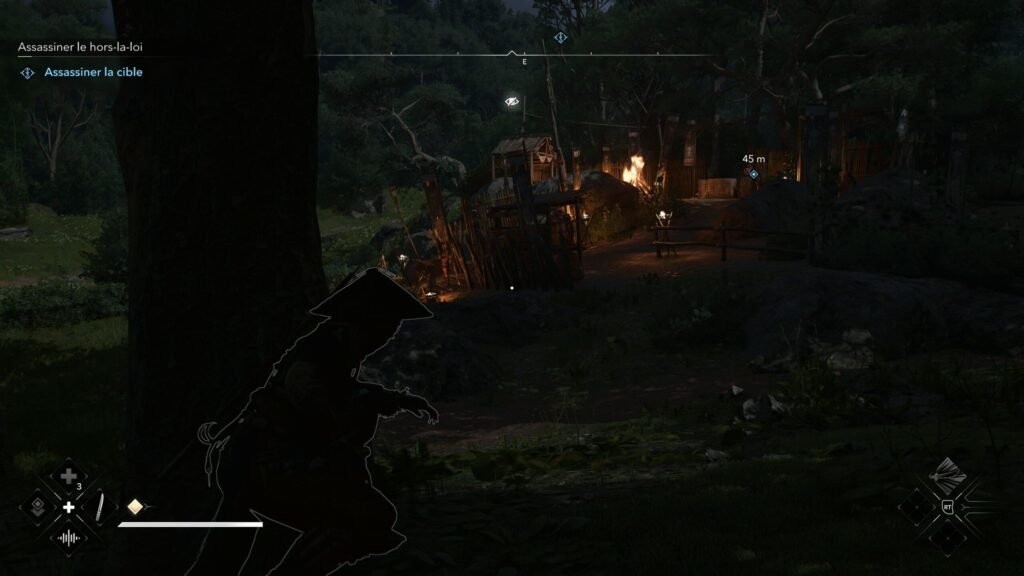Click the white eye observation marker
This screenshot has height=576, width=1024.
tap(512, 101)
